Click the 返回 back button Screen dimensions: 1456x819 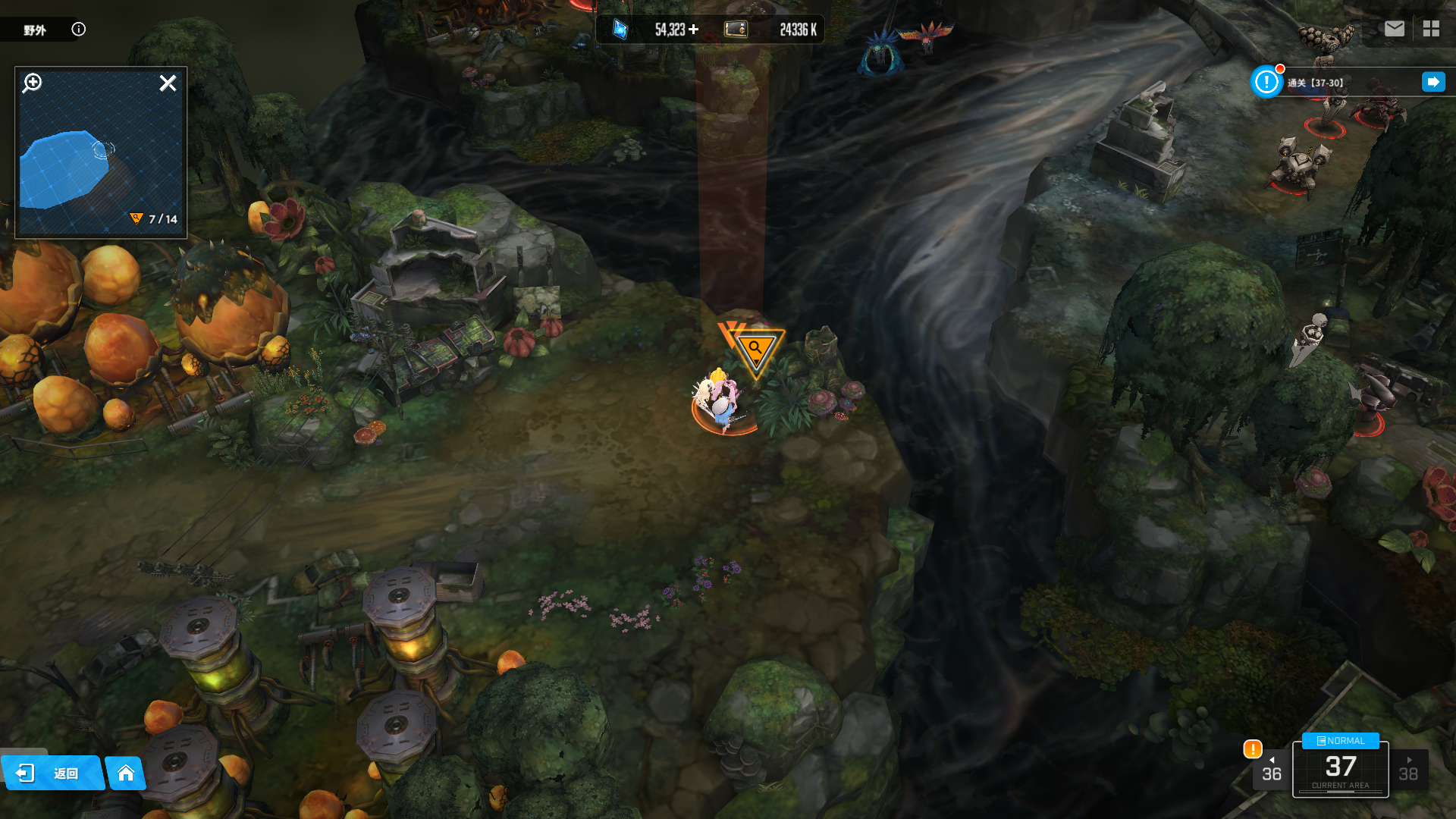(x=52, y=773)
